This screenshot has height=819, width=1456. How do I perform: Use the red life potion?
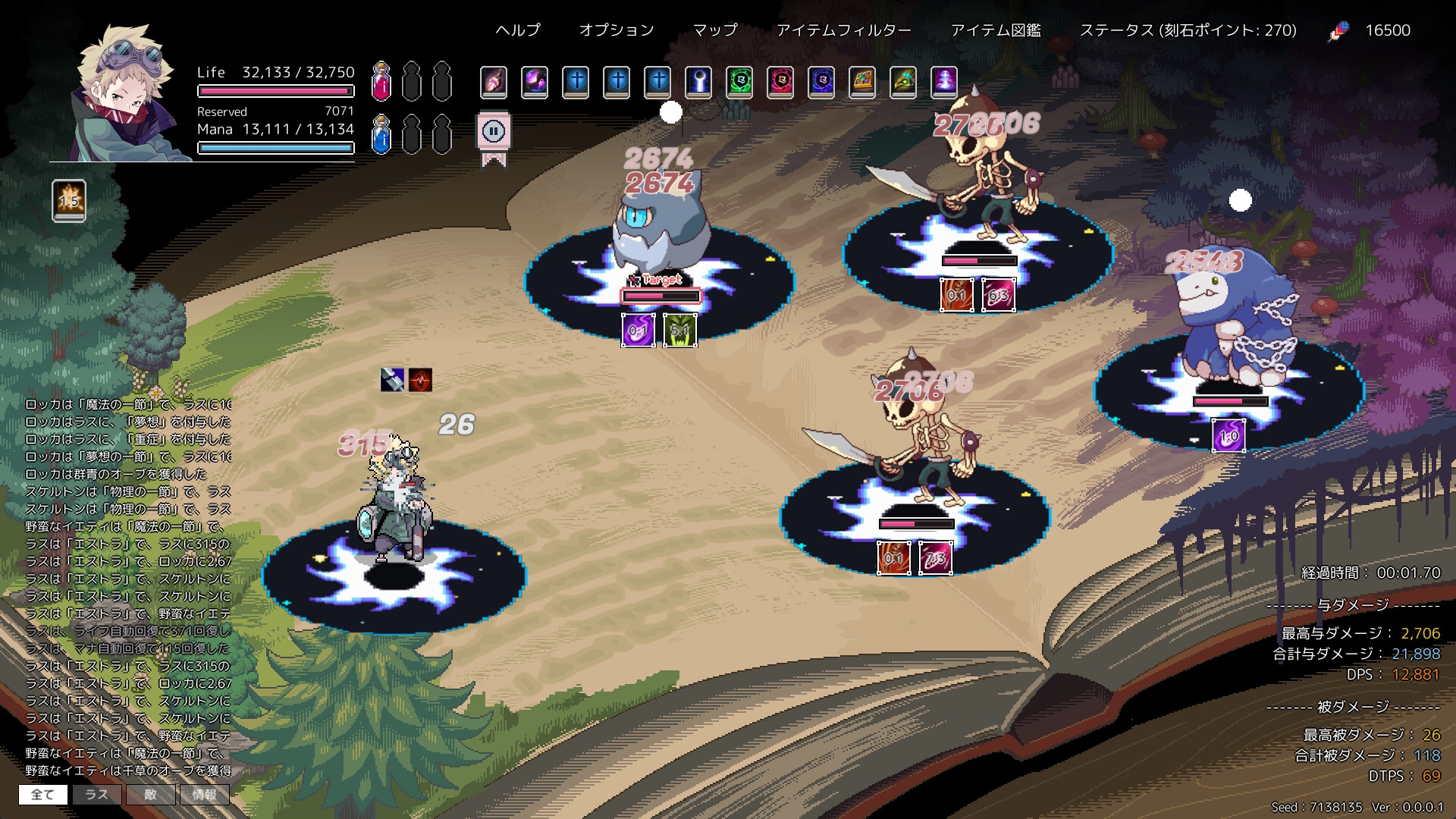pos(381,82)
